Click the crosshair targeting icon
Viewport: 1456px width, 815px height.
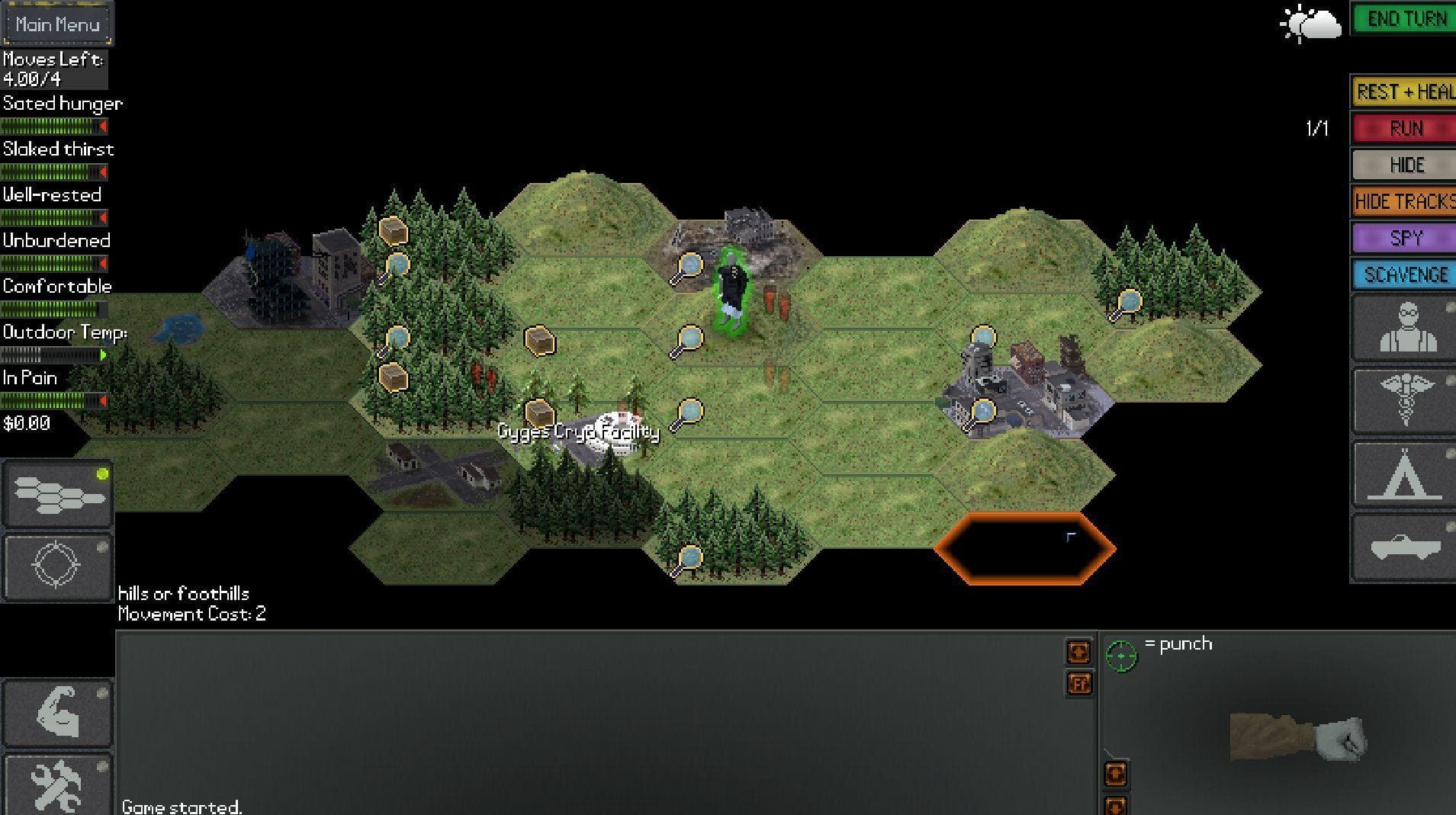[x=57, y=566]
